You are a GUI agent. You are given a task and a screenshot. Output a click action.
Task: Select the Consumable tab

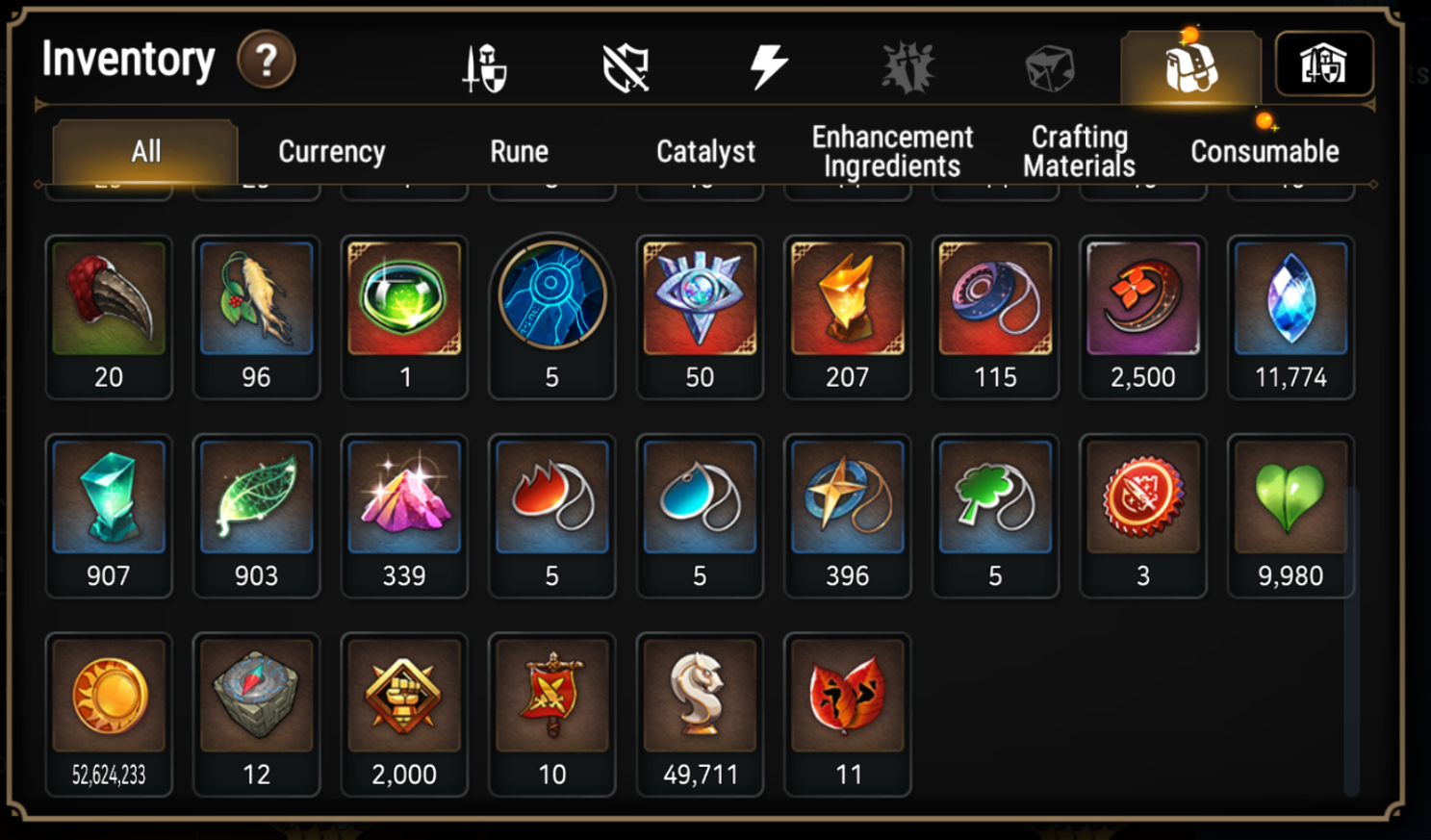tap(1265, 151)
